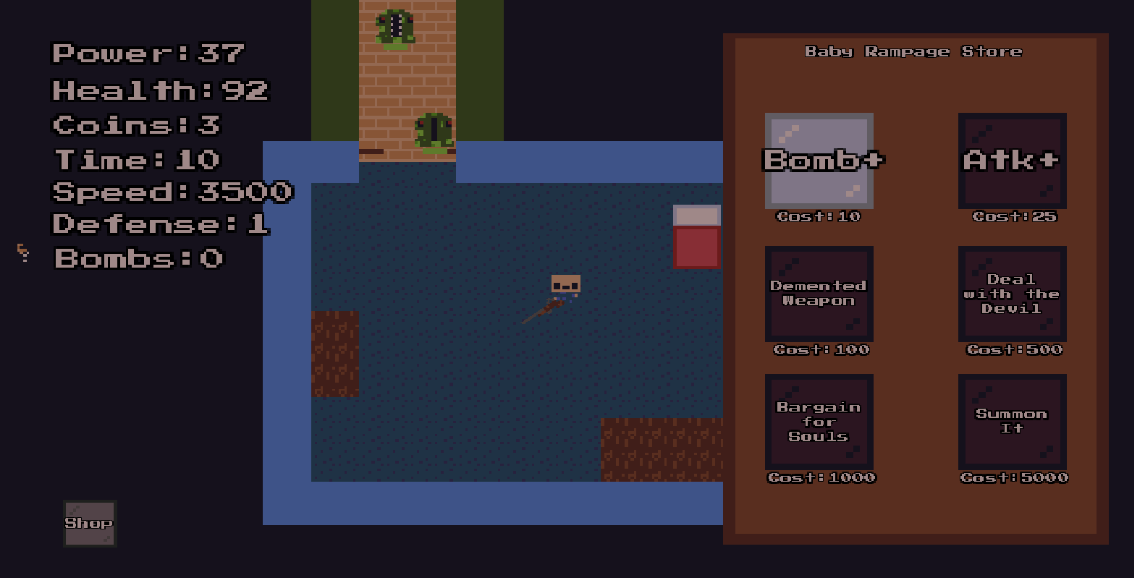
Task: Toggle the Shop button
Action: [90, 523]
